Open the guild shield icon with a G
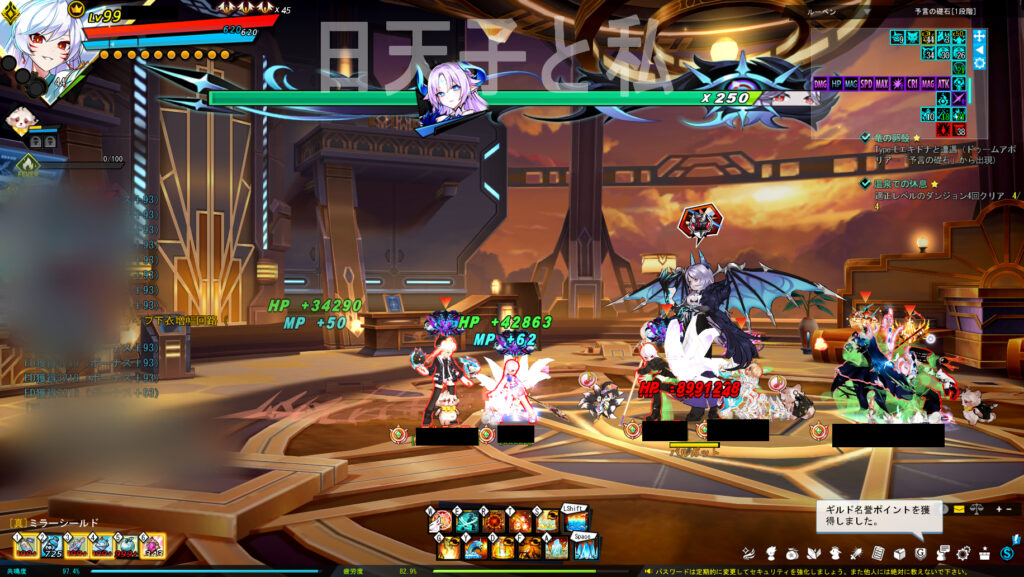Image resolution: width=1024 pixels, height=577 pixels. (920, 553)
